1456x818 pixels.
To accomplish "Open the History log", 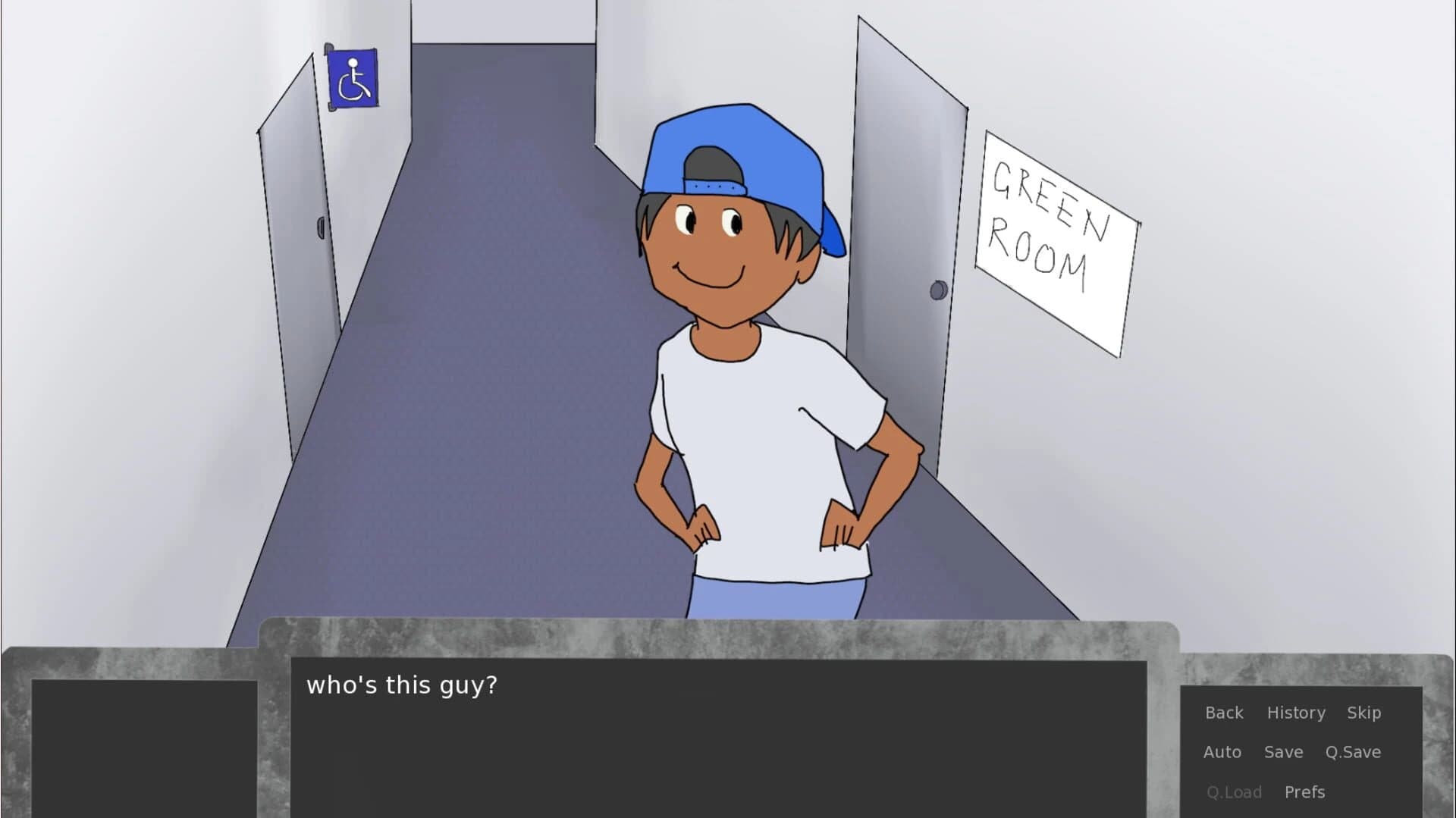I will coord(1296,713).
